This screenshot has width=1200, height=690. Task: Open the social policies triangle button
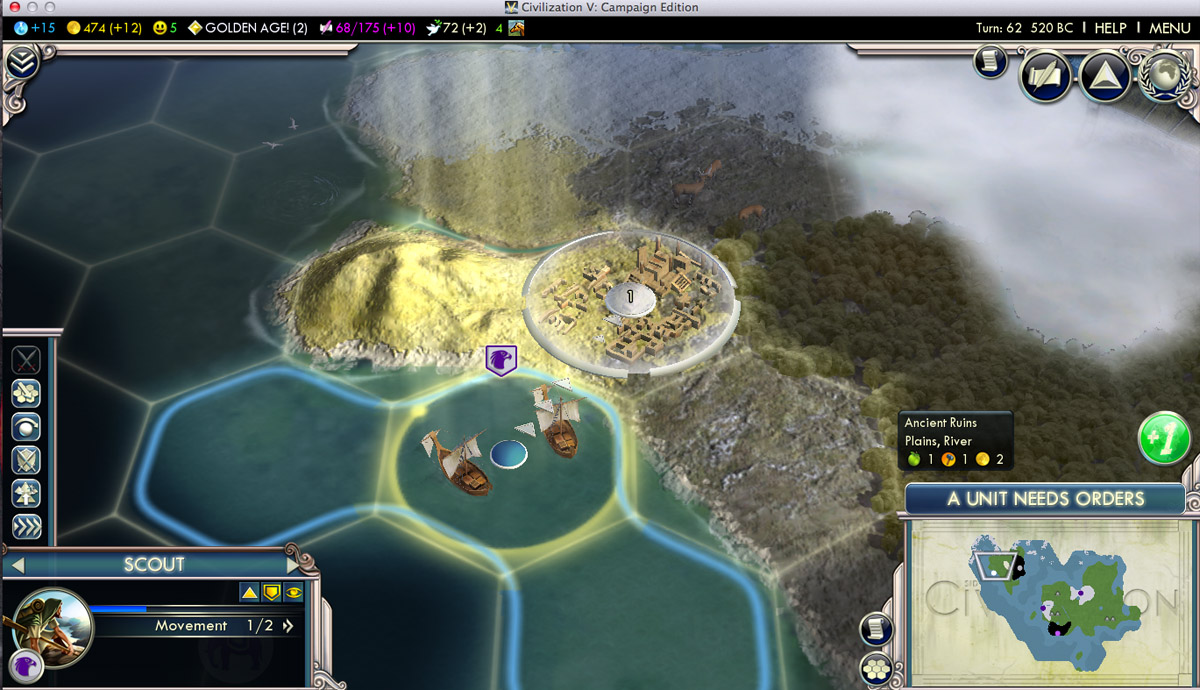click(x=1104, y=77)
